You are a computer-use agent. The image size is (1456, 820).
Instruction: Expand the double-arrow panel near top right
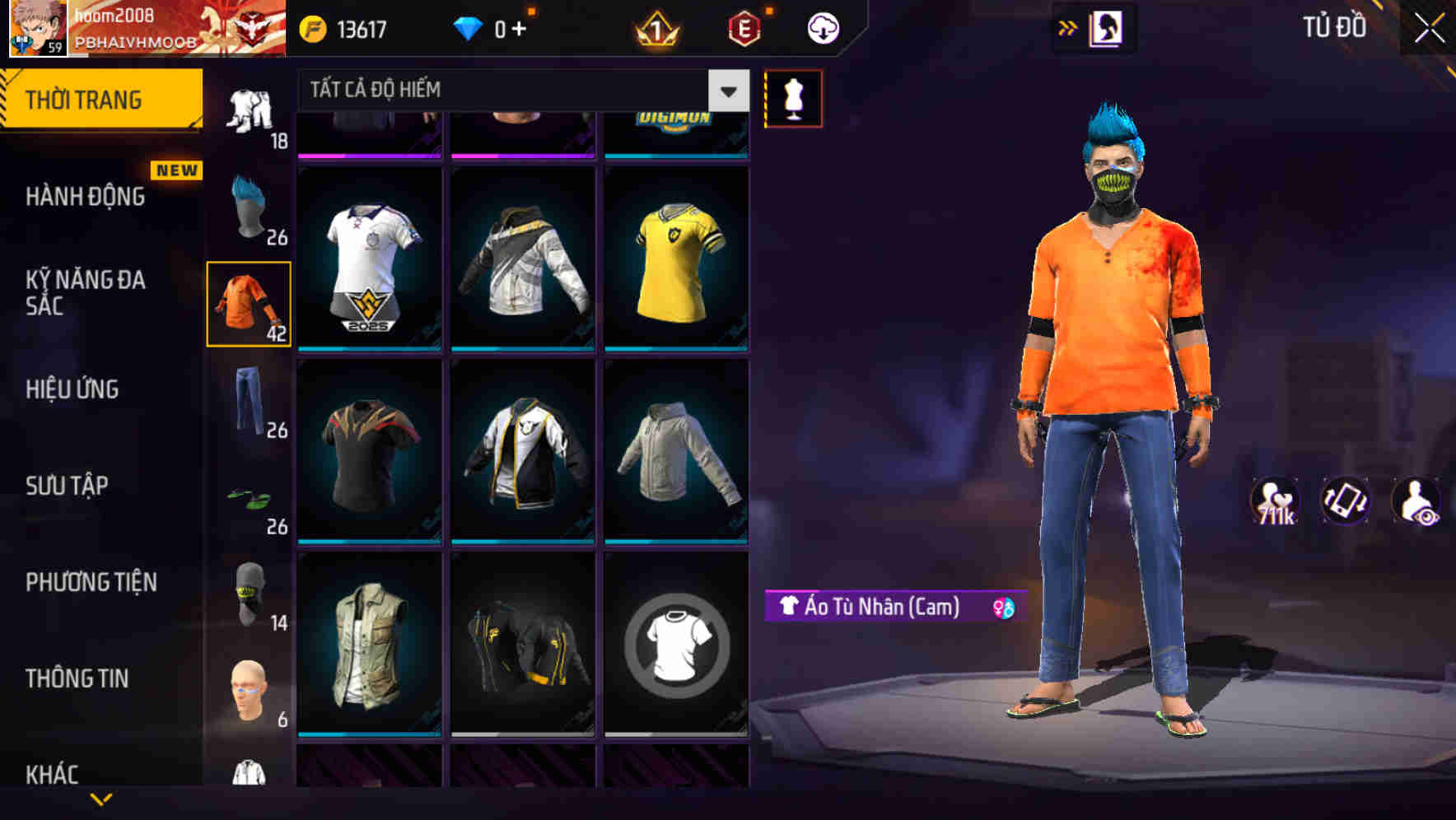pos(1068,26)
